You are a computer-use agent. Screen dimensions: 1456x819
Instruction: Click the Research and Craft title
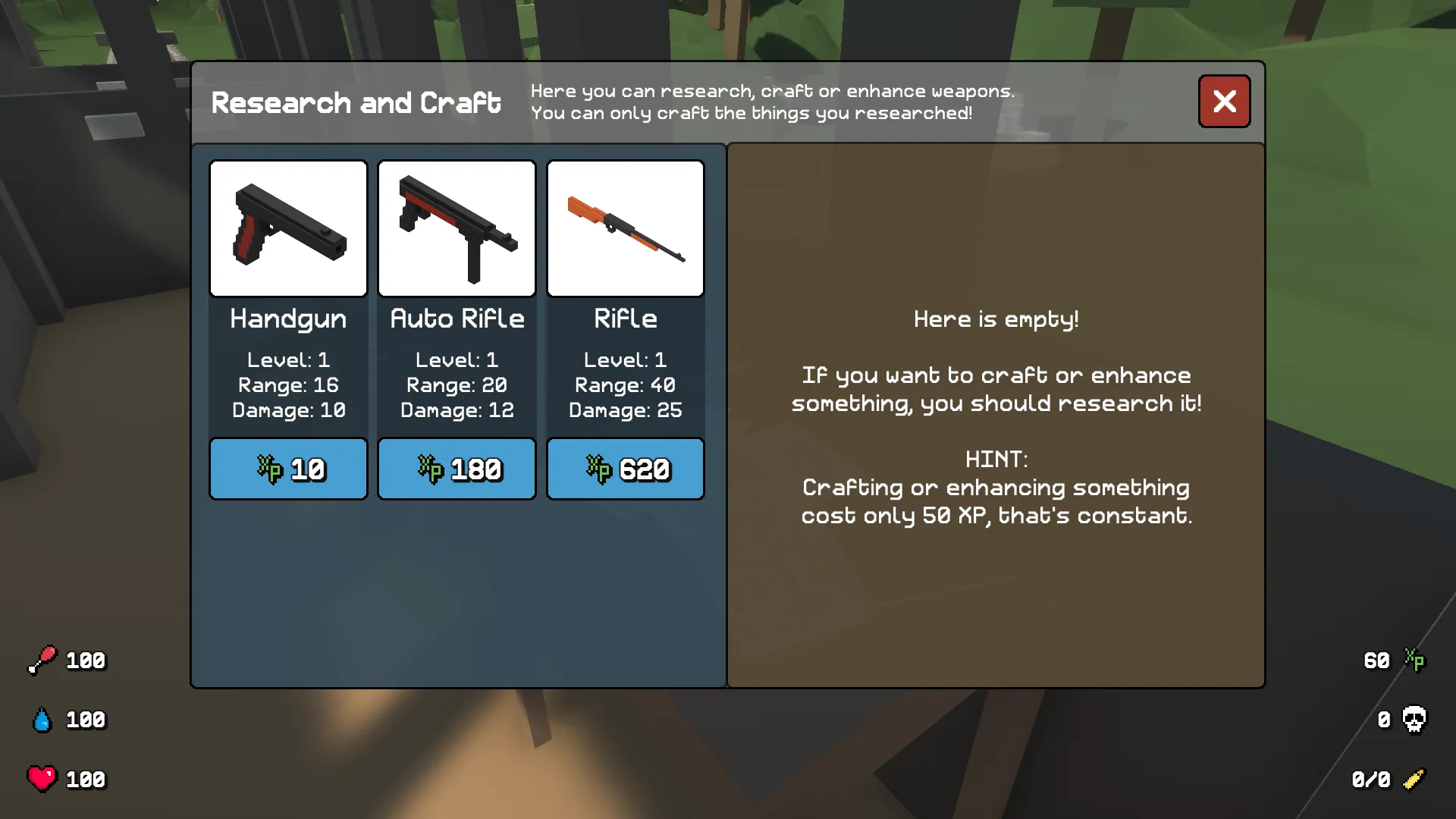356,102
